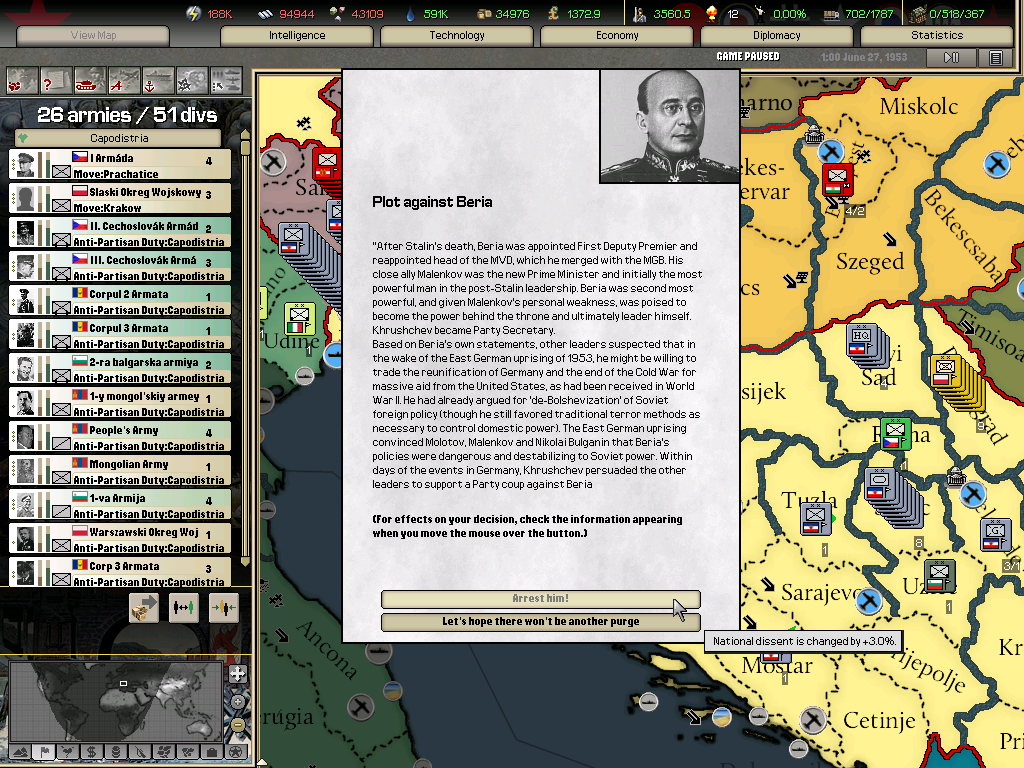Toggle the pause/play game speed button
Image resolution: width=1024 pixels, height=768 pixels.
[952, 58]
